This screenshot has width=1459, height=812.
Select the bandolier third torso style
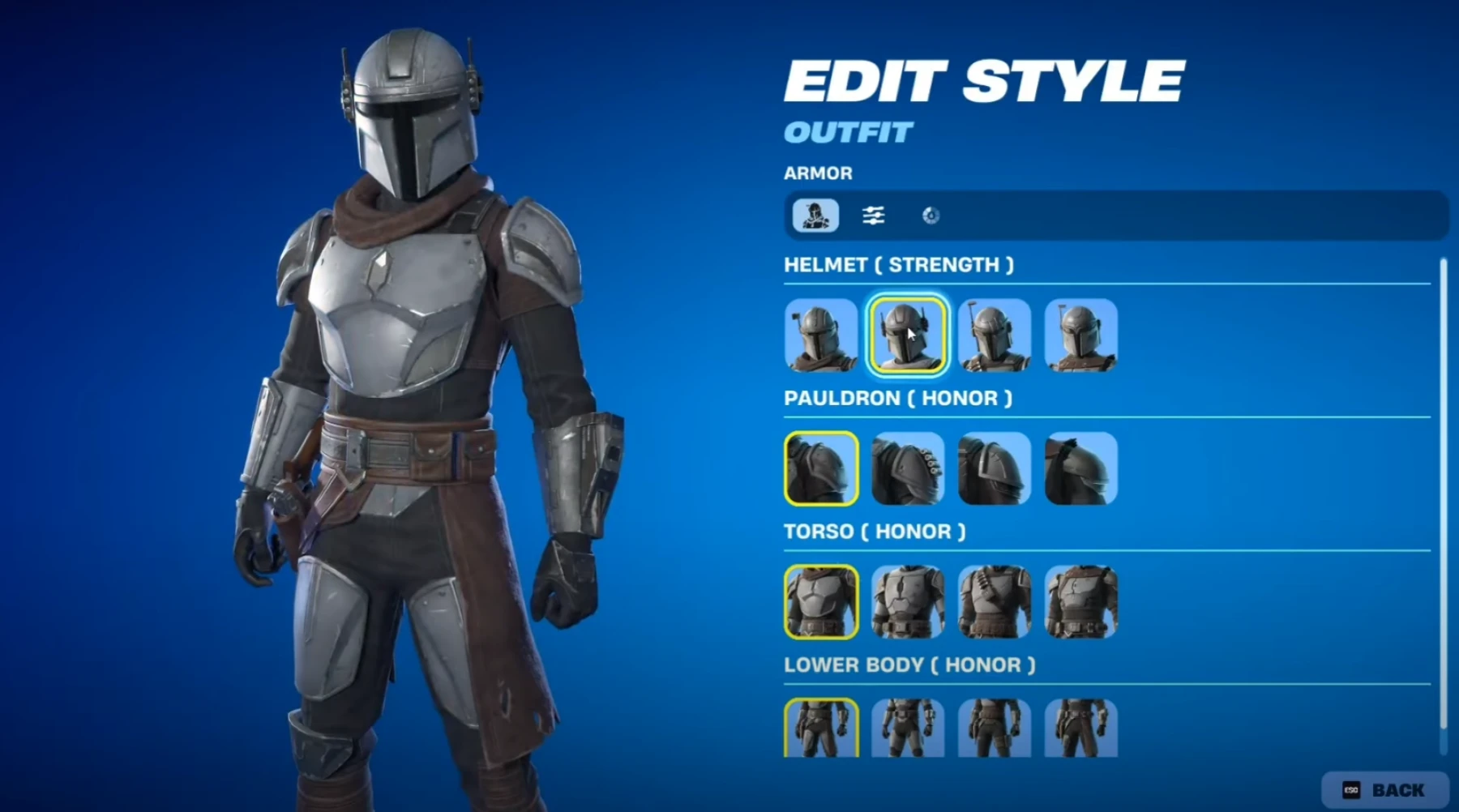click(x=994, y=602)
